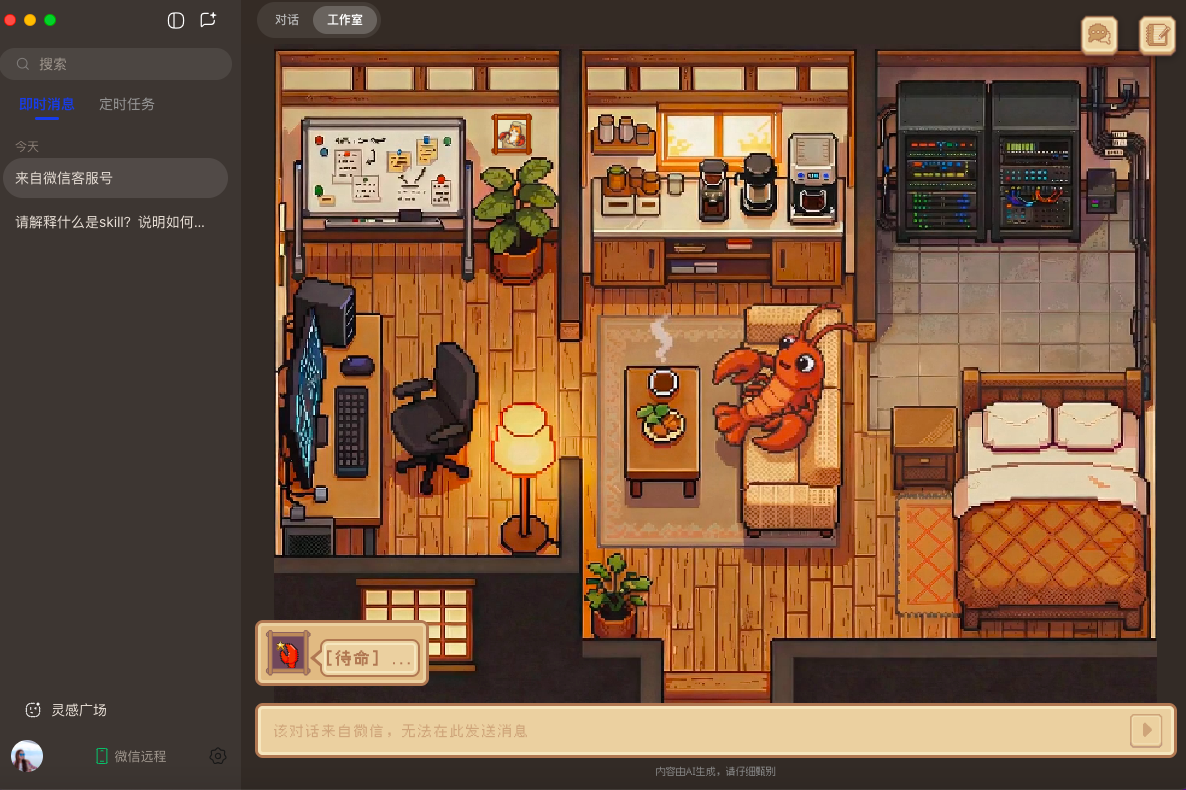Open the skill explanation conversation

[114, 222]
